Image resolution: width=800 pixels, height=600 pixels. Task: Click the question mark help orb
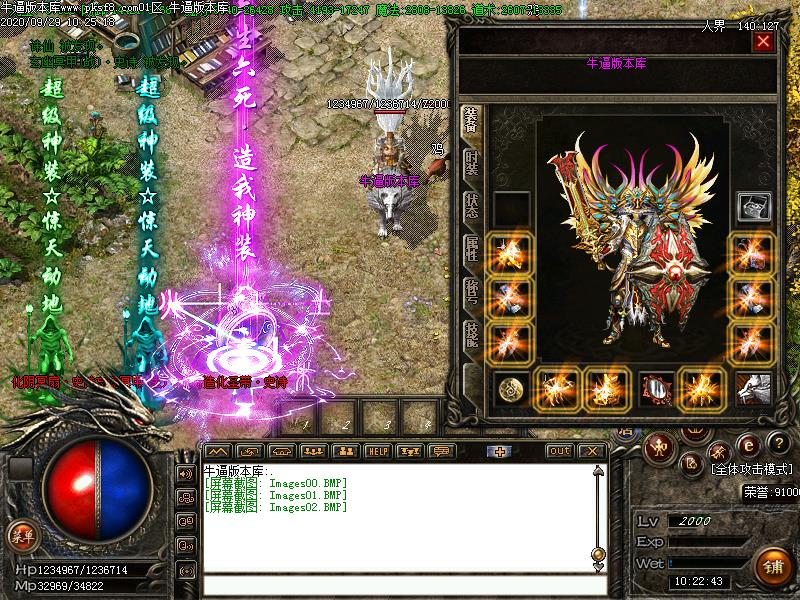pos(775,444)
